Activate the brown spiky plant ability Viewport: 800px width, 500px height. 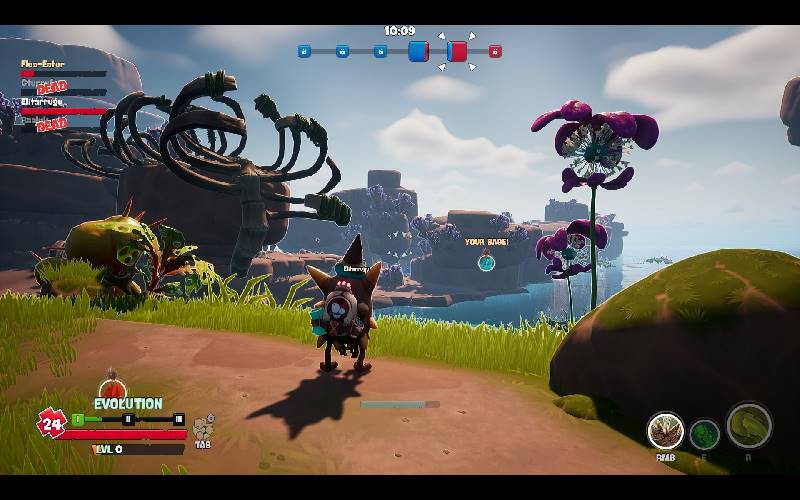tap(665, 431)
